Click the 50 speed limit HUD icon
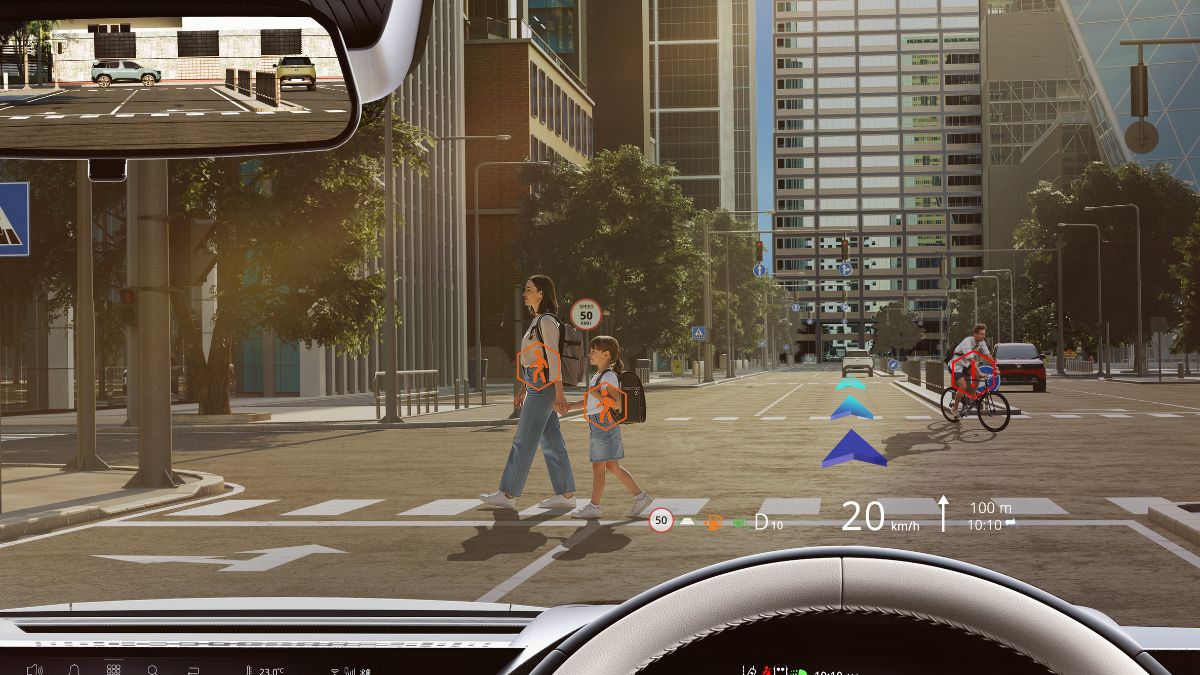Viewport: 1200px width, 675px height. point(660,520)
